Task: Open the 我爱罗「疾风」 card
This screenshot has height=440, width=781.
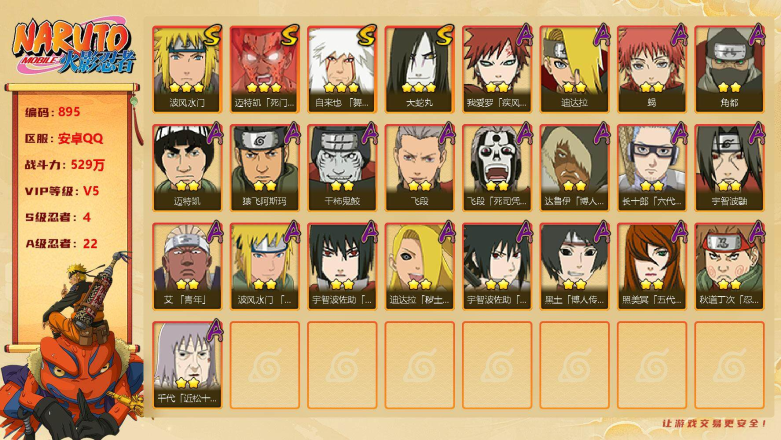Action: click(496, 66)
